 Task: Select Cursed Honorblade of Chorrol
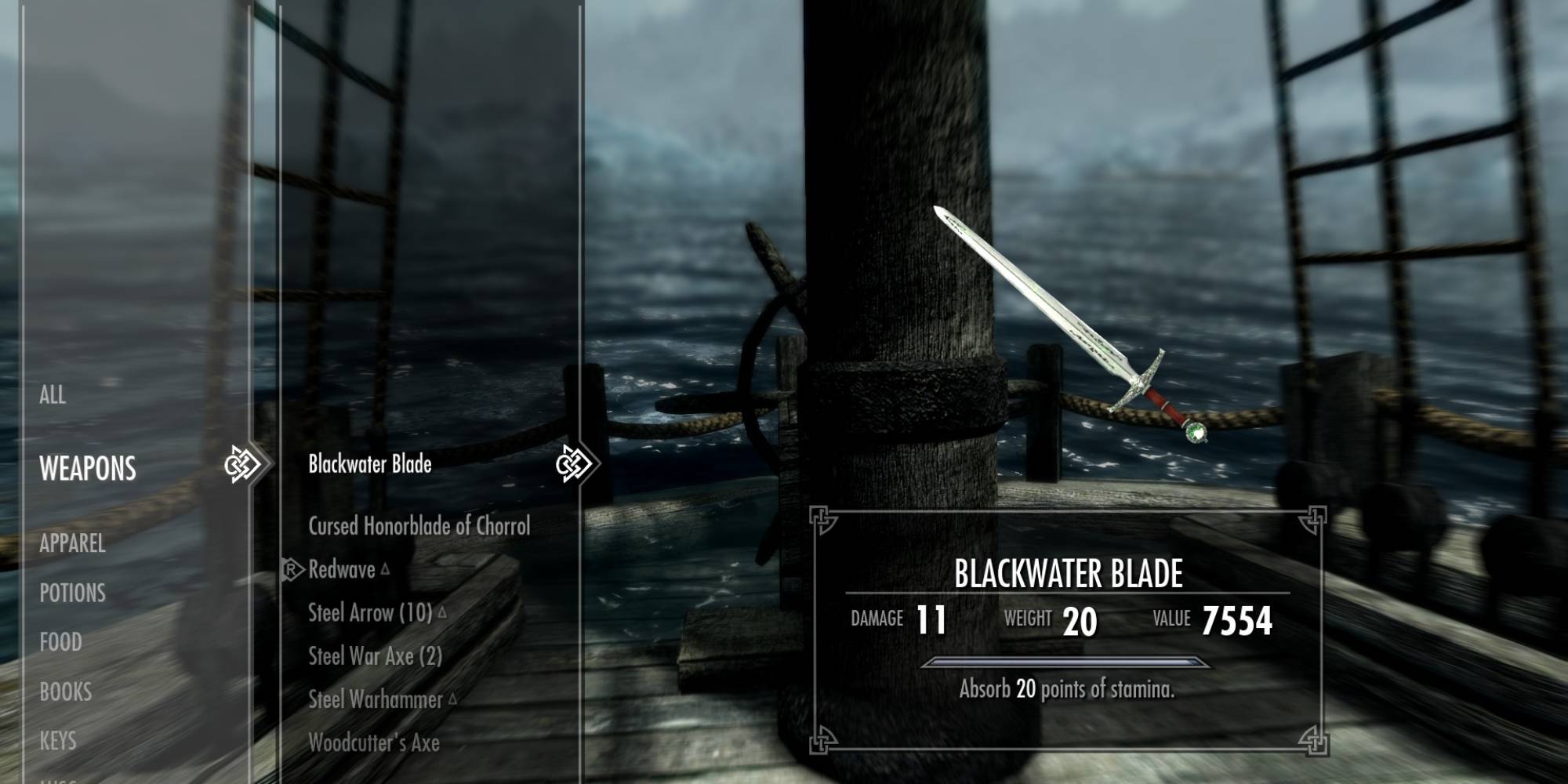click(419, 526)
